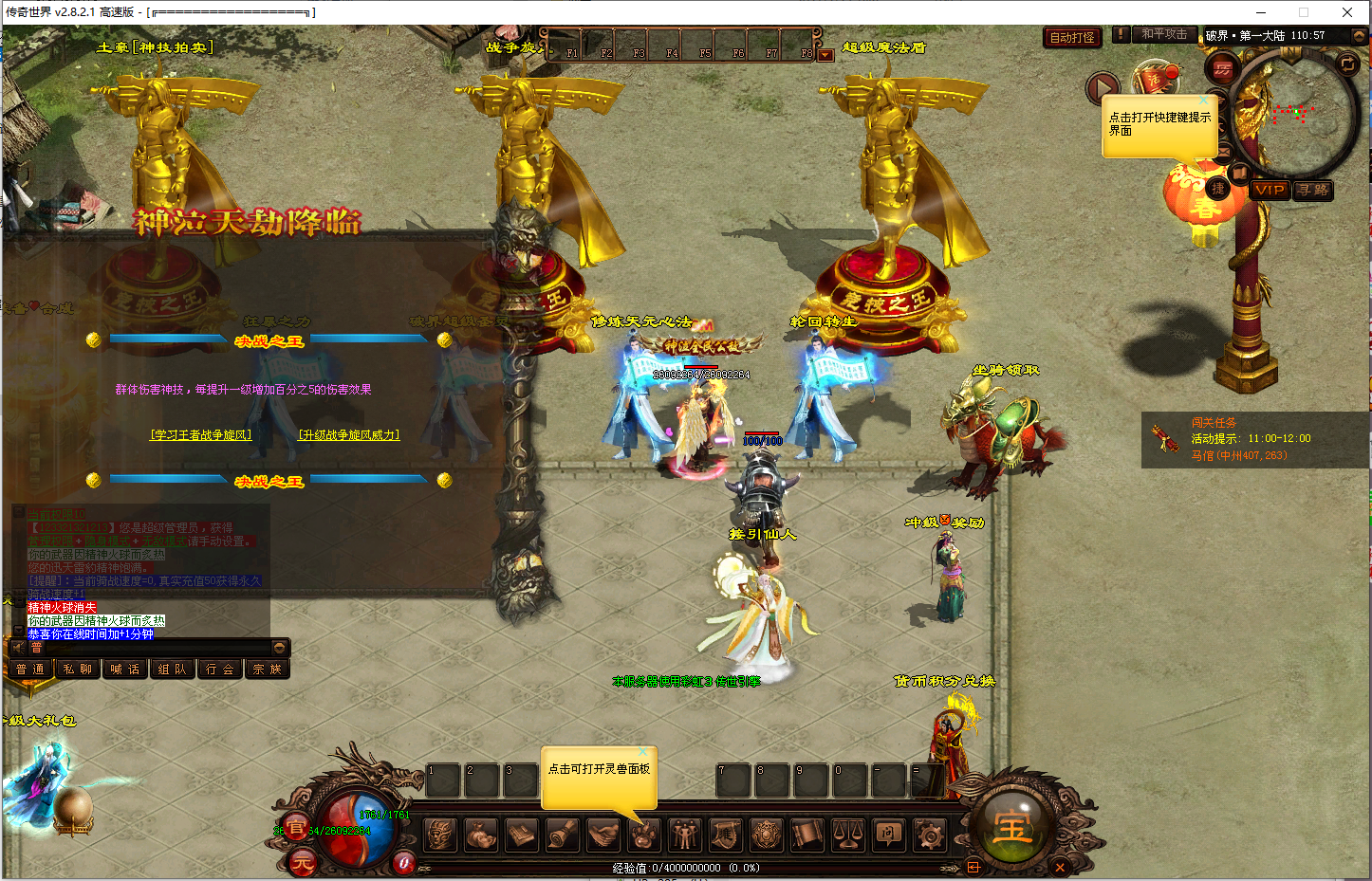Image resolution: width=1372 pixels, height=881 pixels.
Task: Choose the 升级战争旋风威力 option
Action: [349, 434]
